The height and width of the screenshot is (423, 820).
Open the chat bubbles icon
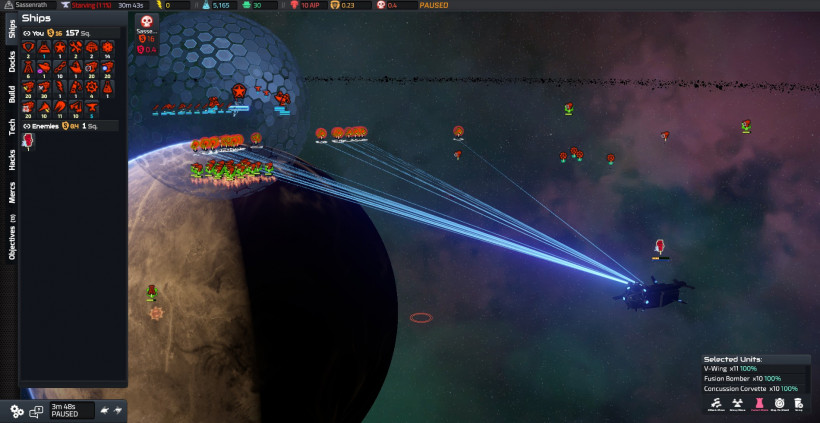(36, 410)
